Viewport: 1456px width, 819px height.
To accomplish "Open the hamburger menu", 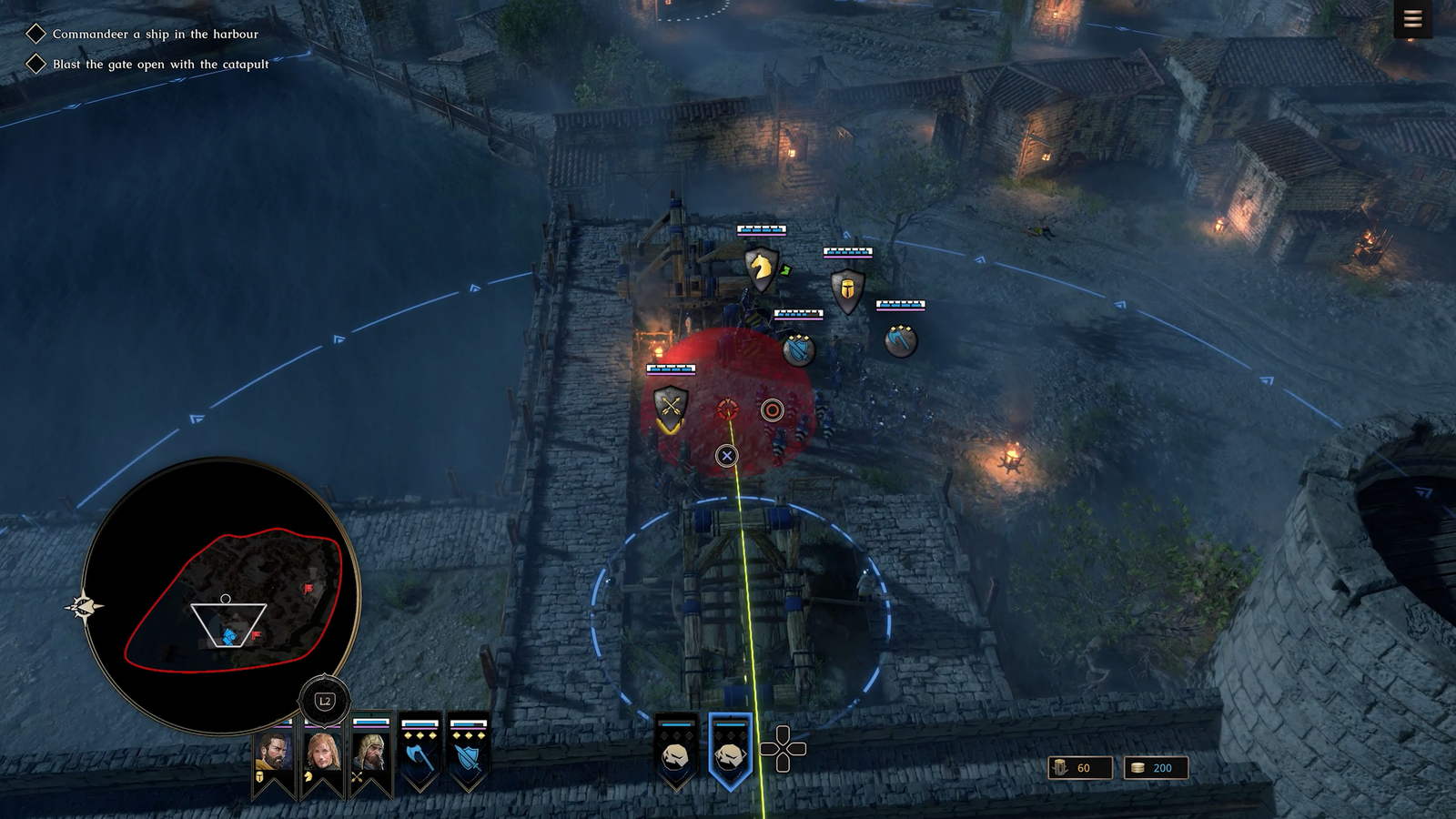I will click(x=1412, y=19).
